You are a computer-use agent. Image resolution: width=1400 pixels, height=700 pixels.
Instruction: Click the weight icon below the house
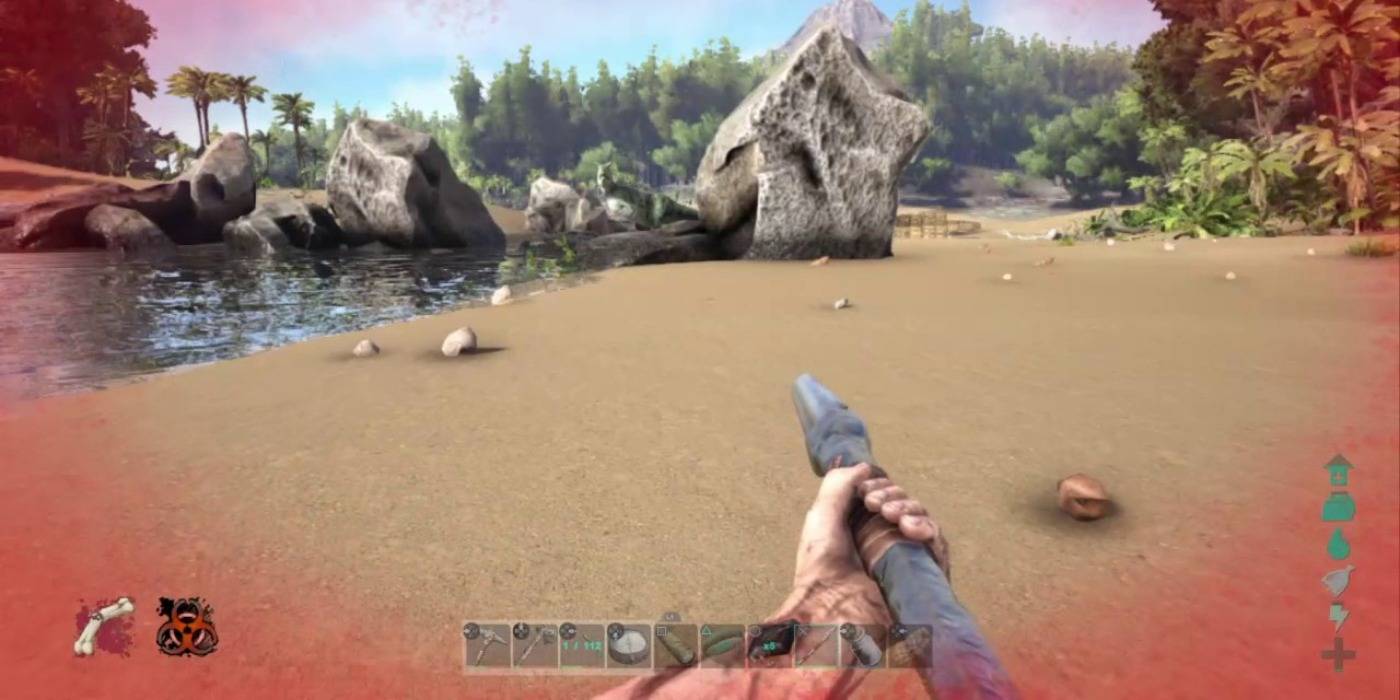[x=1338, y=507]
